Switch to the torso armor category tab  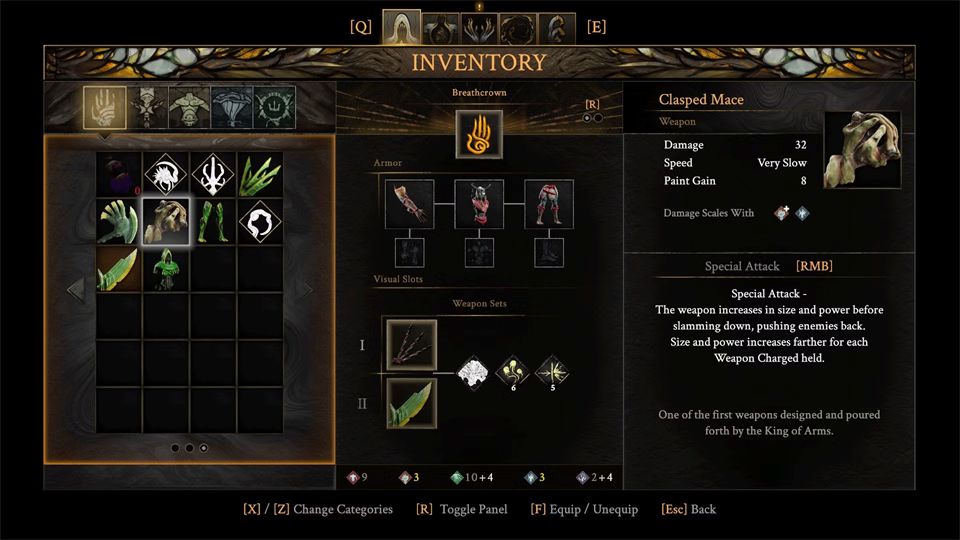pyautogui.click(x=190, y=106)
